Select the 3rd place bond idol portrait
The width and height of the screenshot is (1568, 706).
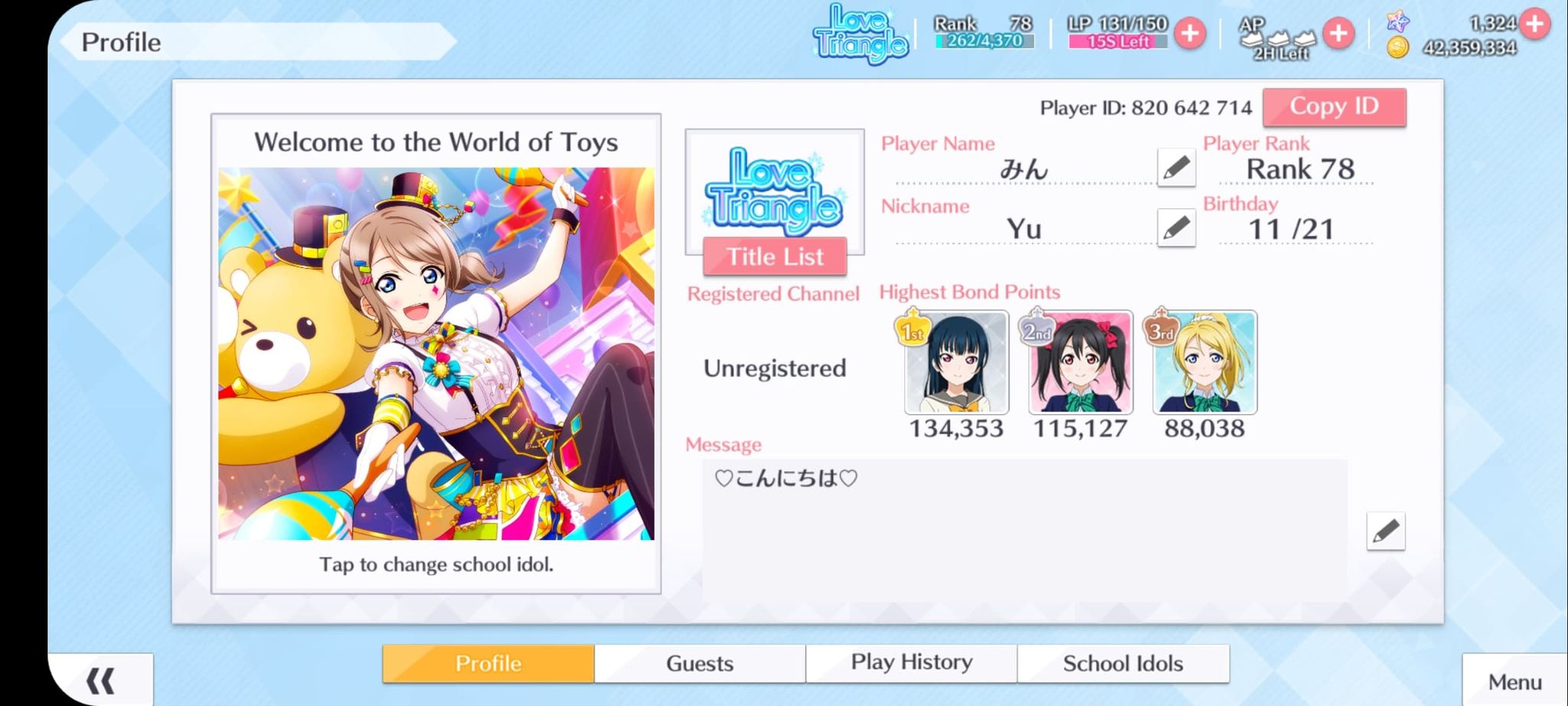(1204, 362)
